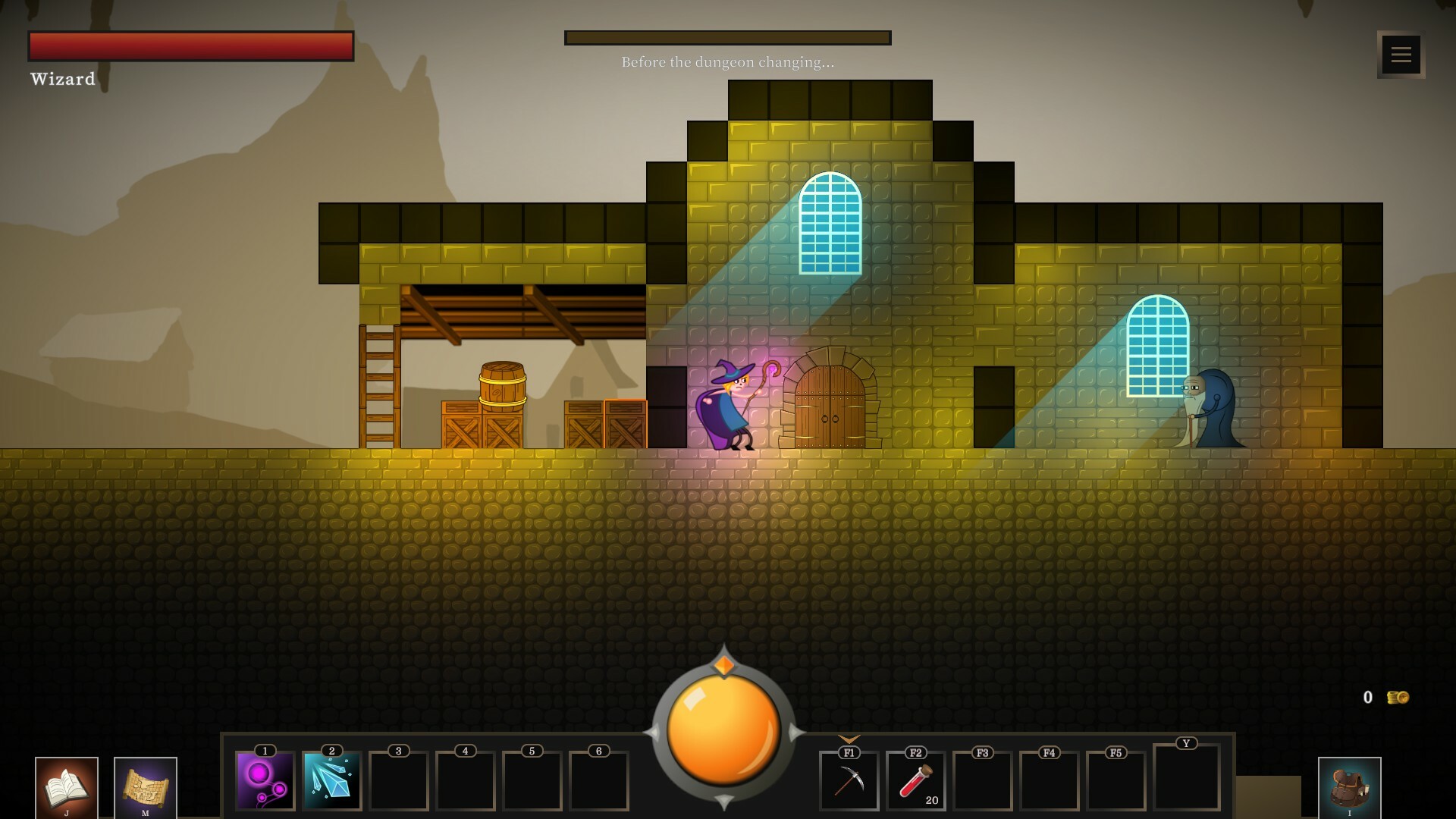Click the Wizard name label
The image size is (1456, 819).
[x=63, y=78]
